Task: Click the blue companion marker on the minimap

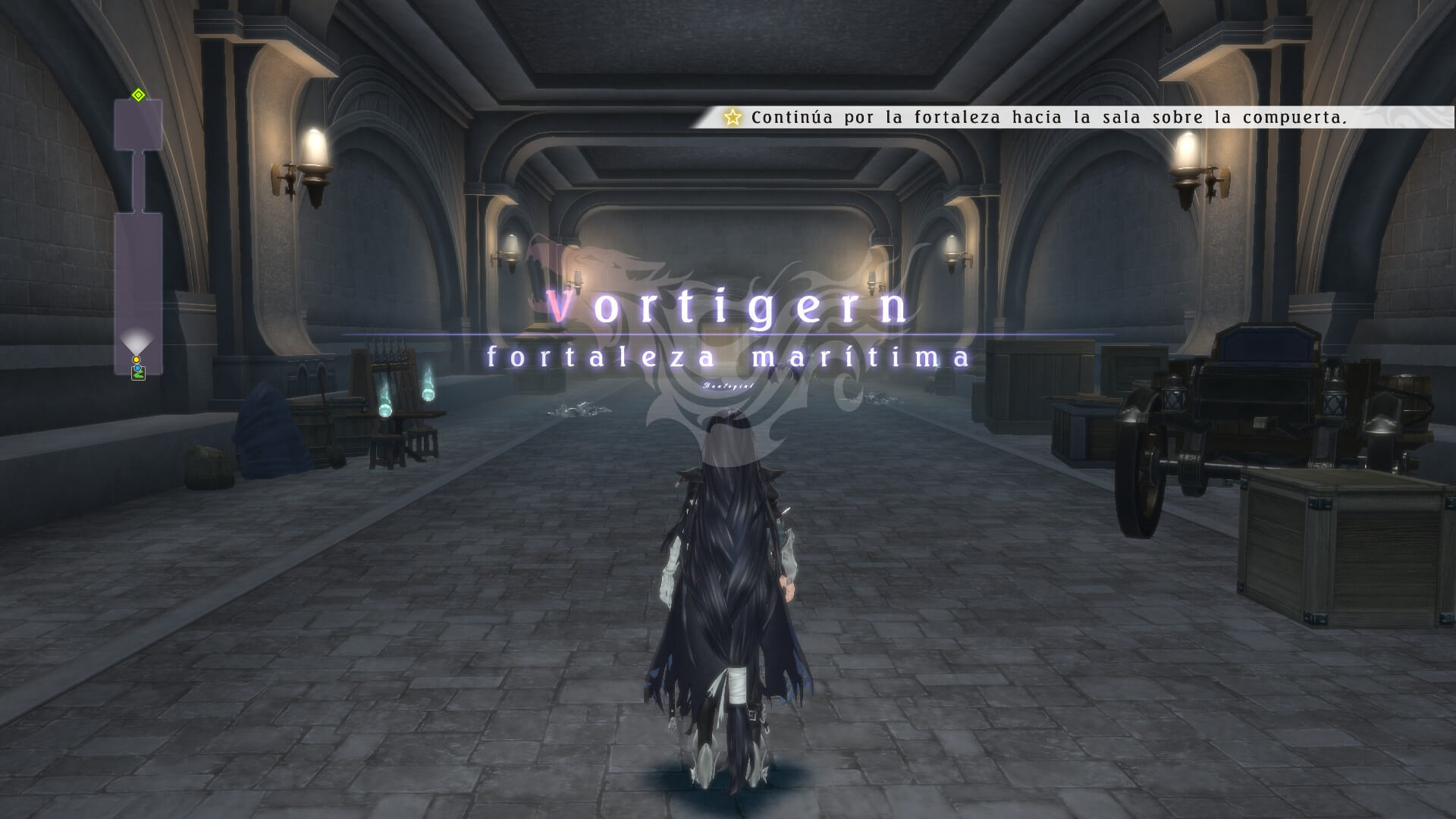Action: pos(137,367)
